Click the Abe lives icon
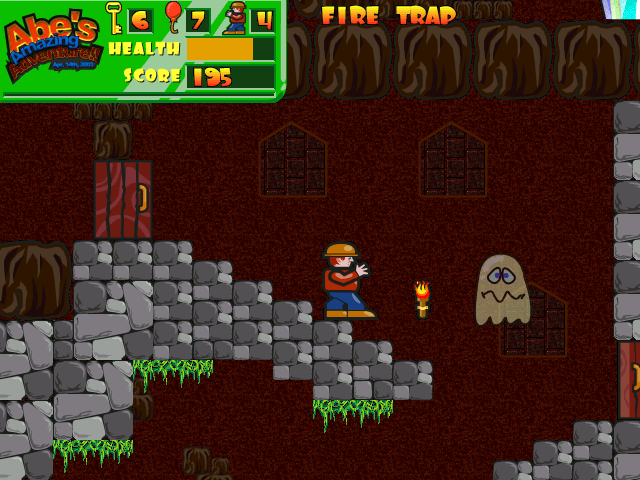This screenshot has height=480, width=640. click(x=235, y=18)
